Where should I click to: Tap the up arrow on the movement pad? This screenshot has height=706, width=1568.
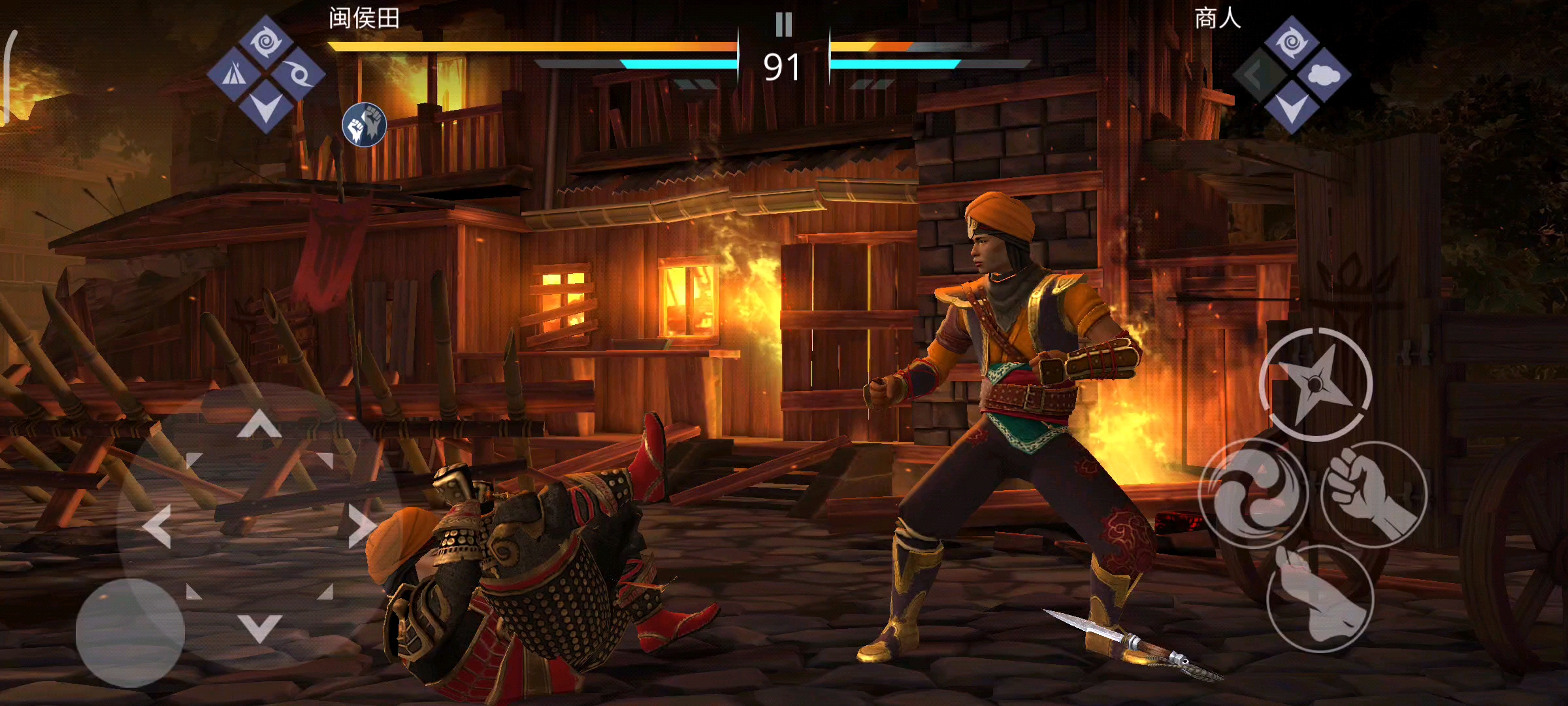pos(259,424)
